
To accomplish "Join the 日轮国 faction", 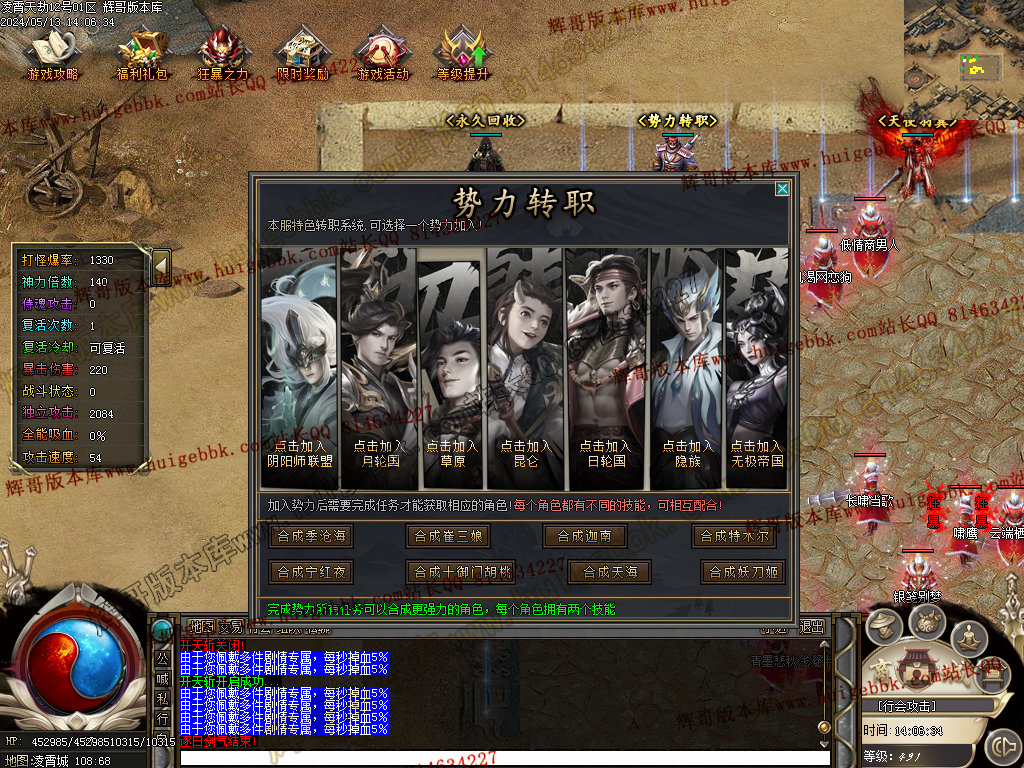I will click(x=605, y=453).
